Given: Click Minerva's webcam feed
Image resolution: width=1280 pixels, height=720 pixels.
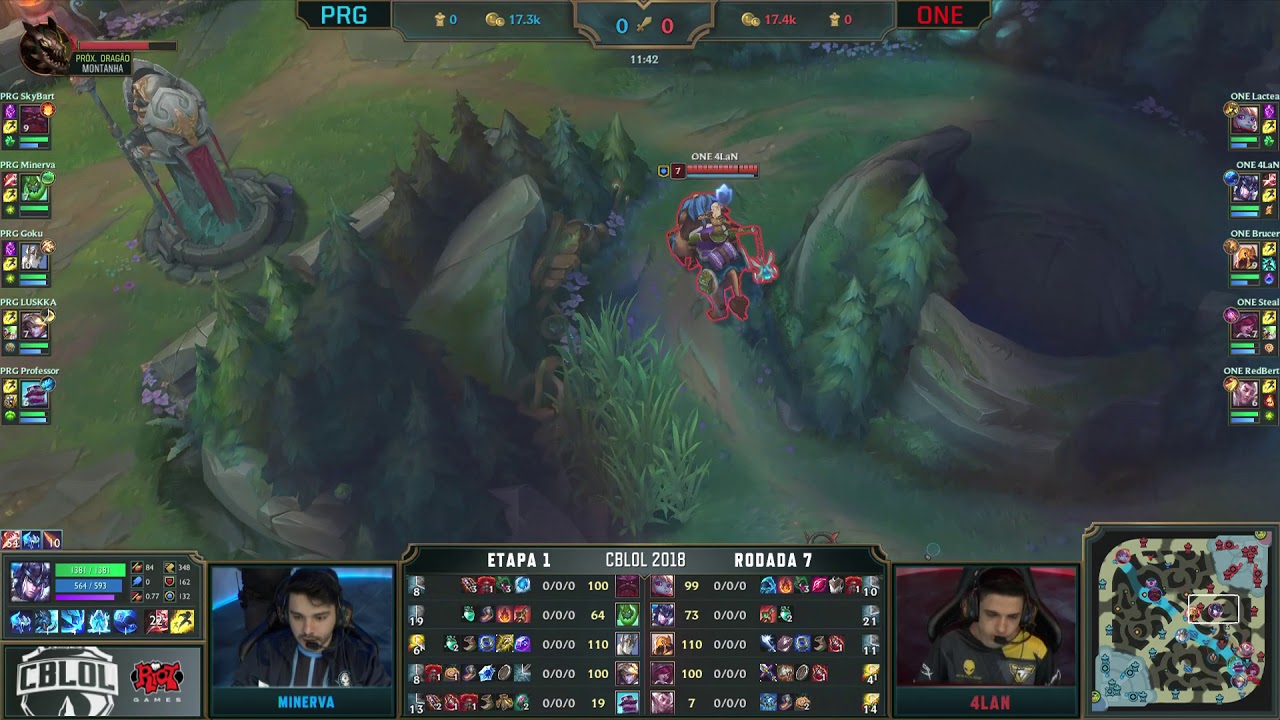Looking at the screenshot, I should (x=304, y=625).
